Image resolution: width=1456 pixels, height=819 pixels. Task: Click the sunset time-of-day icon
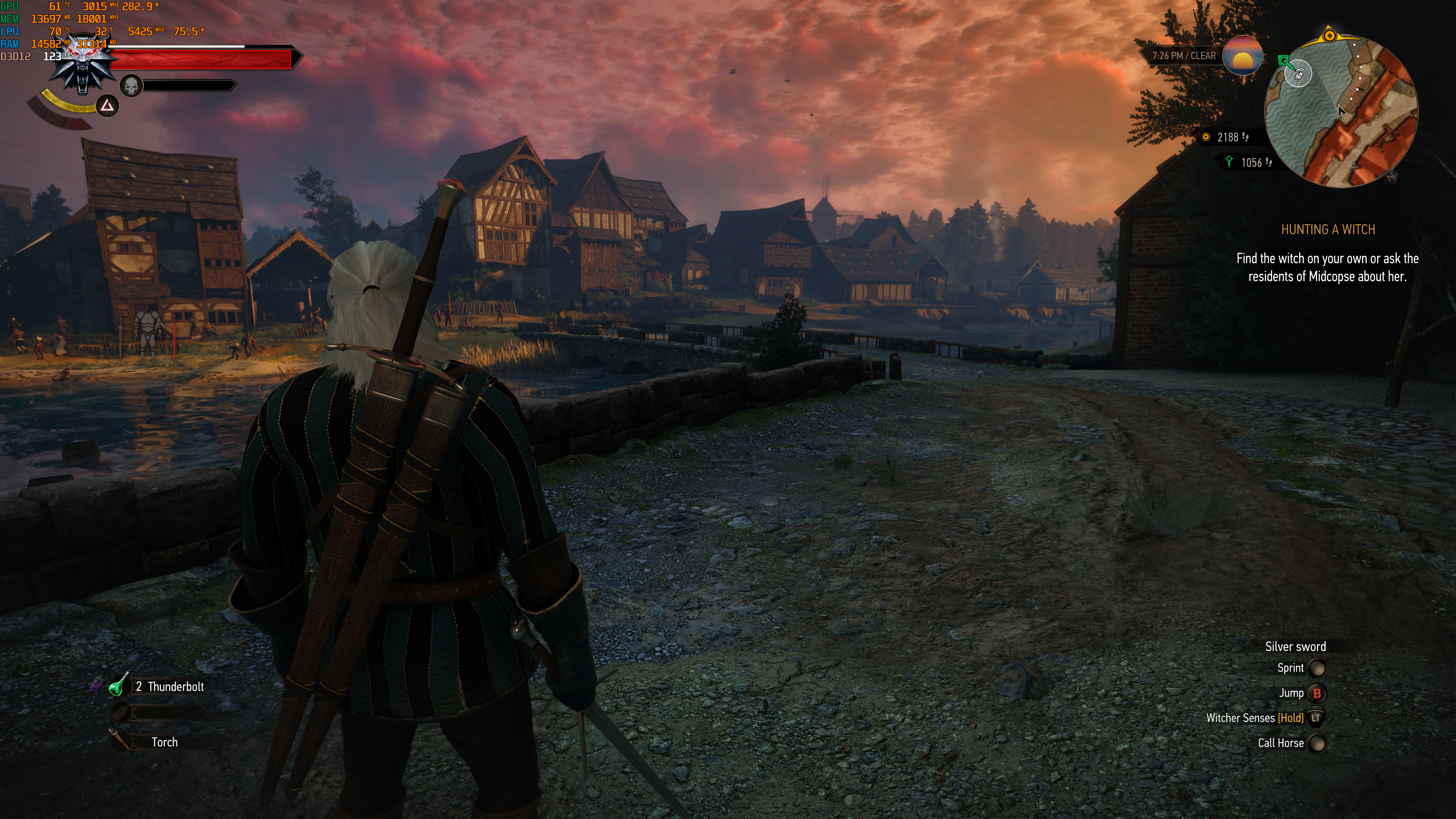[1243, 56]
